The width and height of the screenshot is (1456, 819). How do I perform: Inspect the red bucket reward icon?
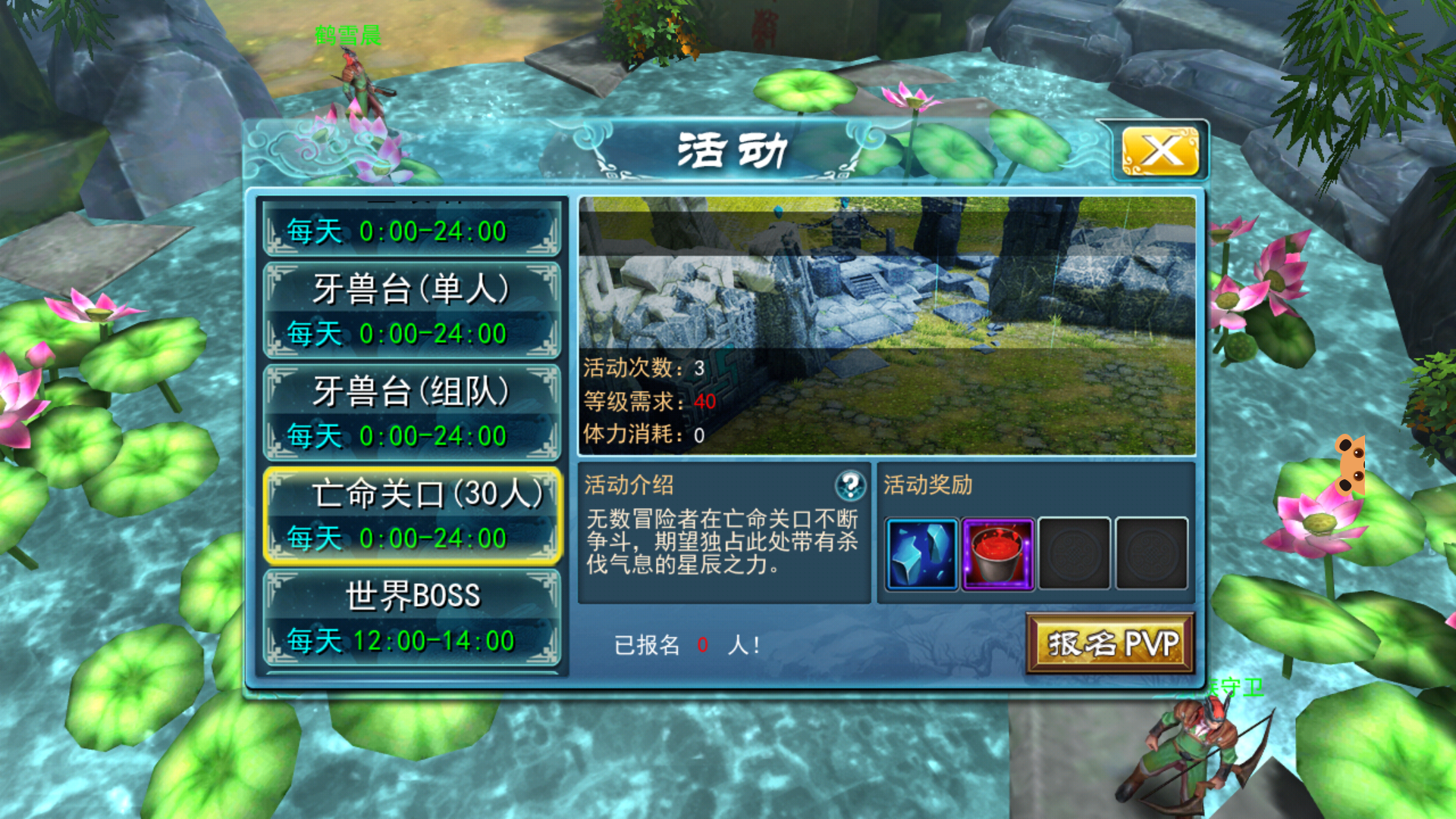(998, 554)
